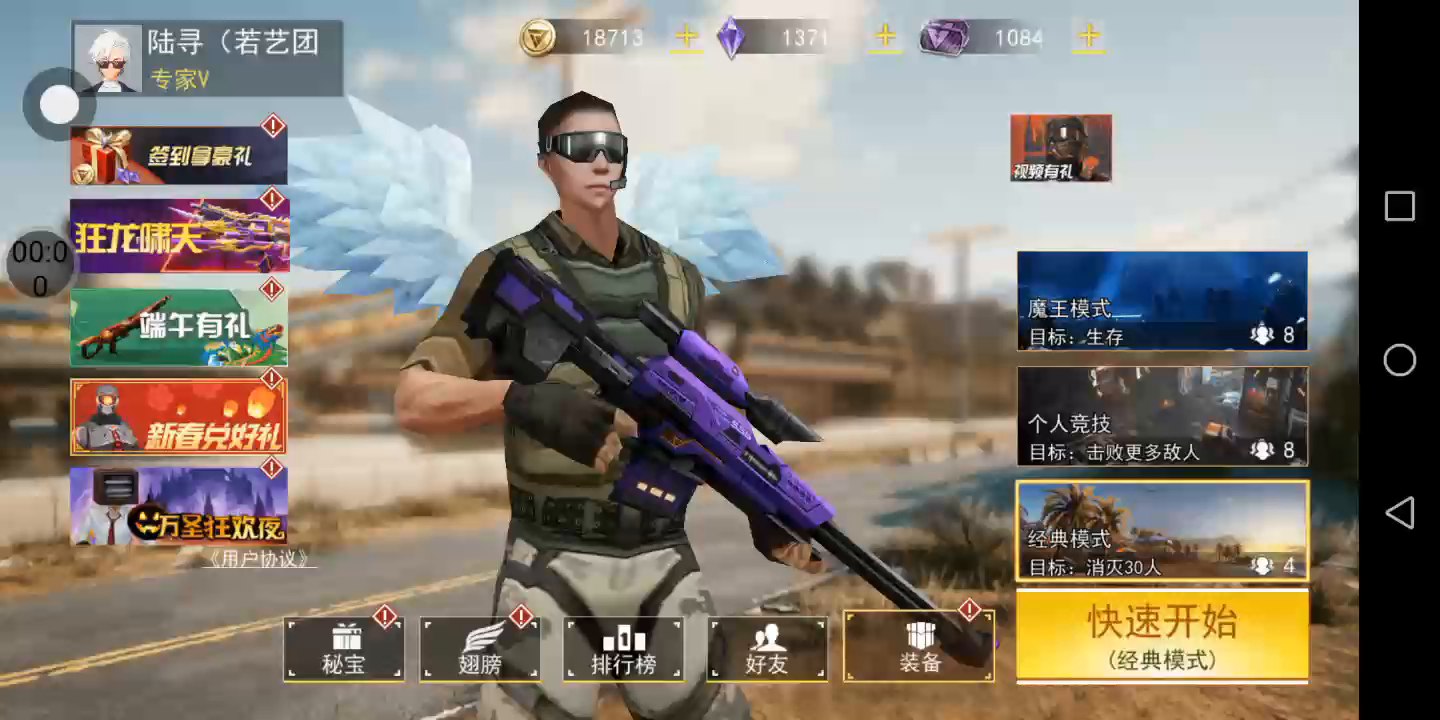This screenshot has width=1440, height=720.
Task: Open the 新春兑好礼 exchange banner
Action: [x=179, y=417]
